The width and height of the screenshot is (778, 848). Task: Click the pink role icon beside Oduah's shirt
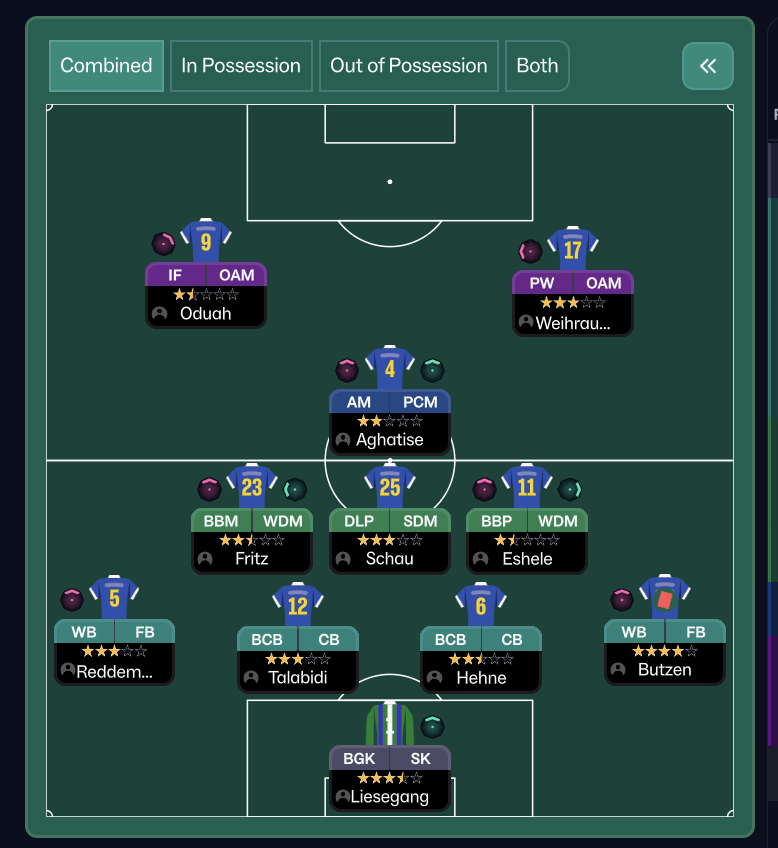(163, 243)
